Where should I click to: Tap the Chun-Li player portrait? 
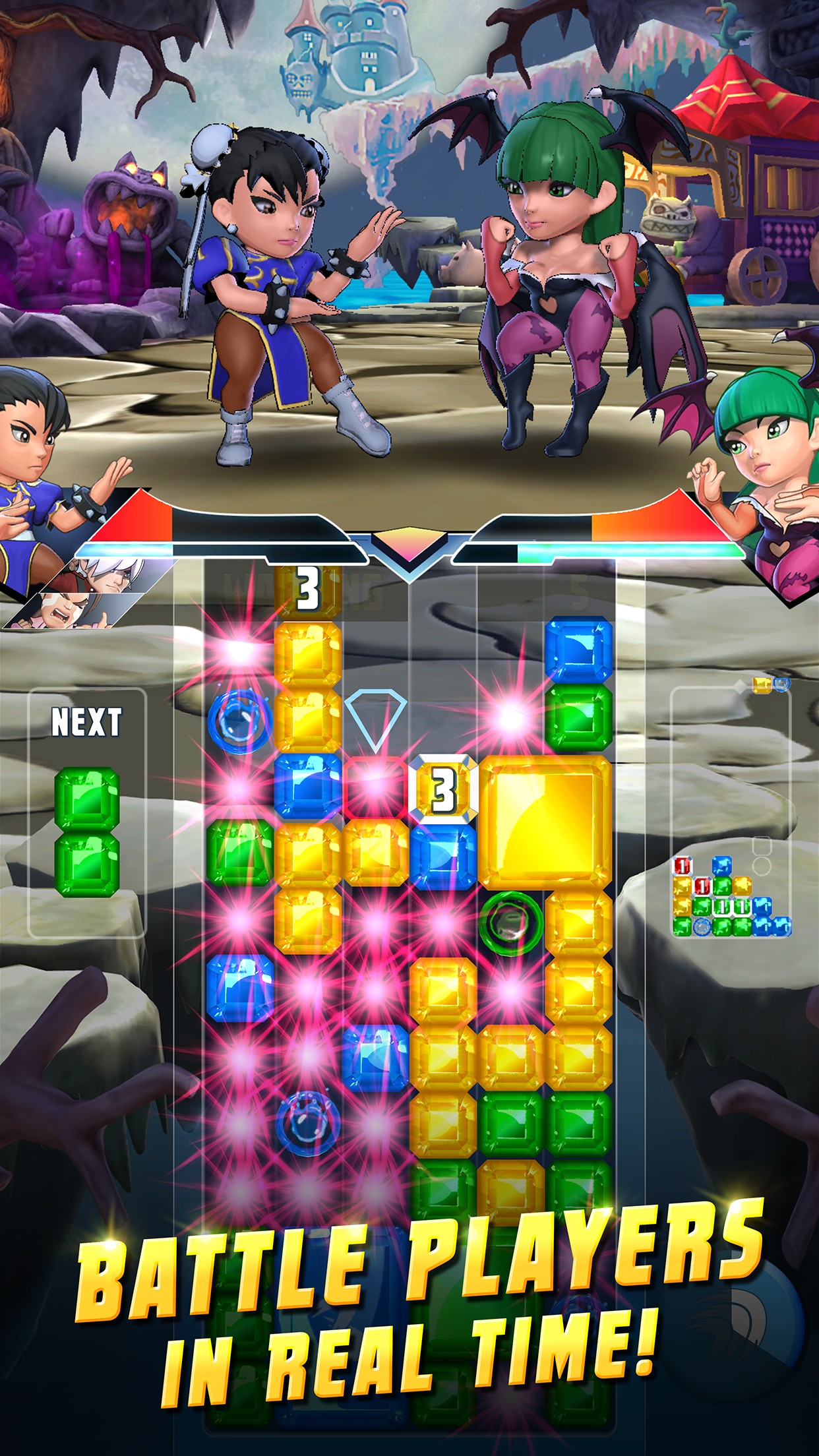tap(40, 475)
